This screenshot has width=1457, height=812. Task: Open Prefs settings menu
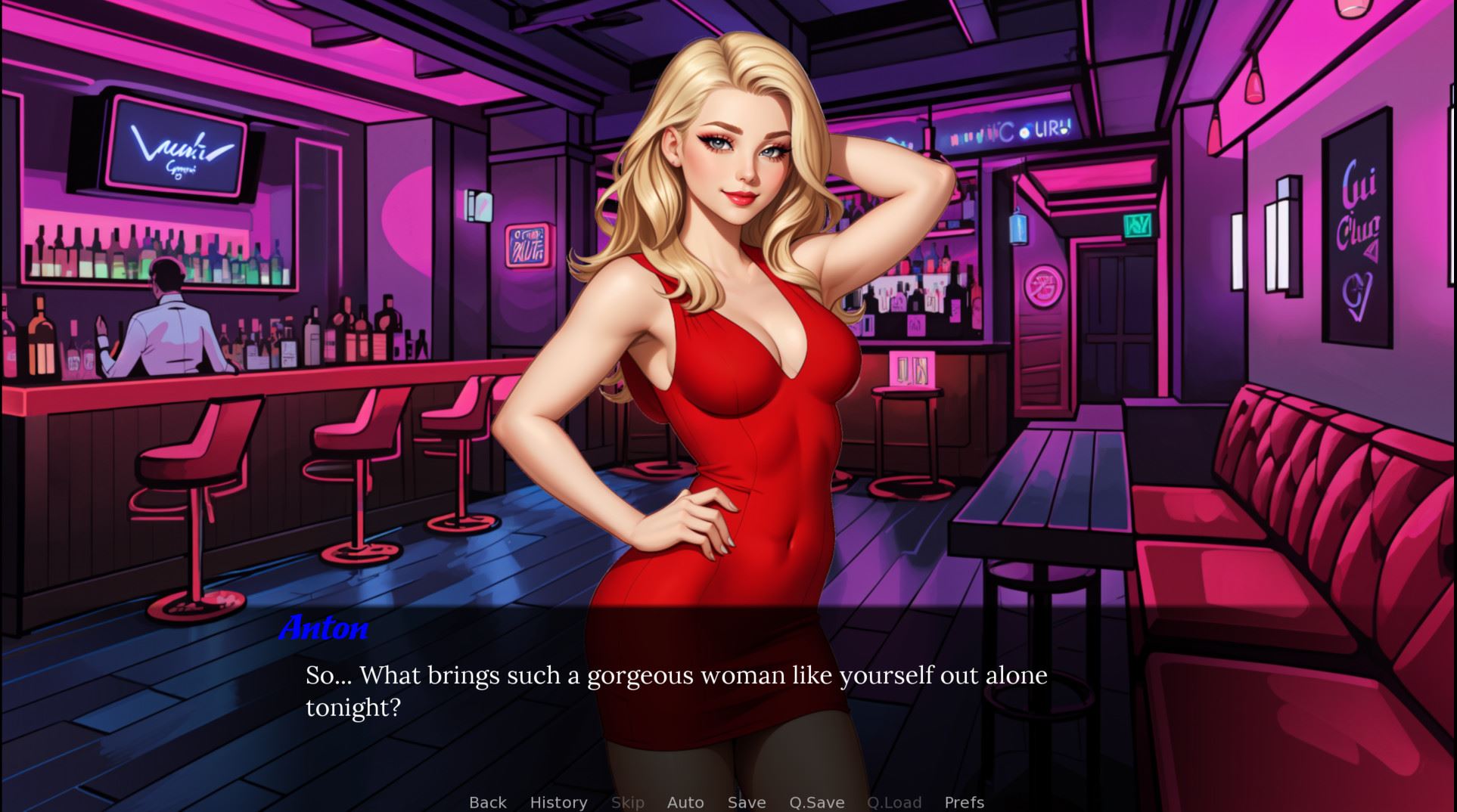pos(964,802)
